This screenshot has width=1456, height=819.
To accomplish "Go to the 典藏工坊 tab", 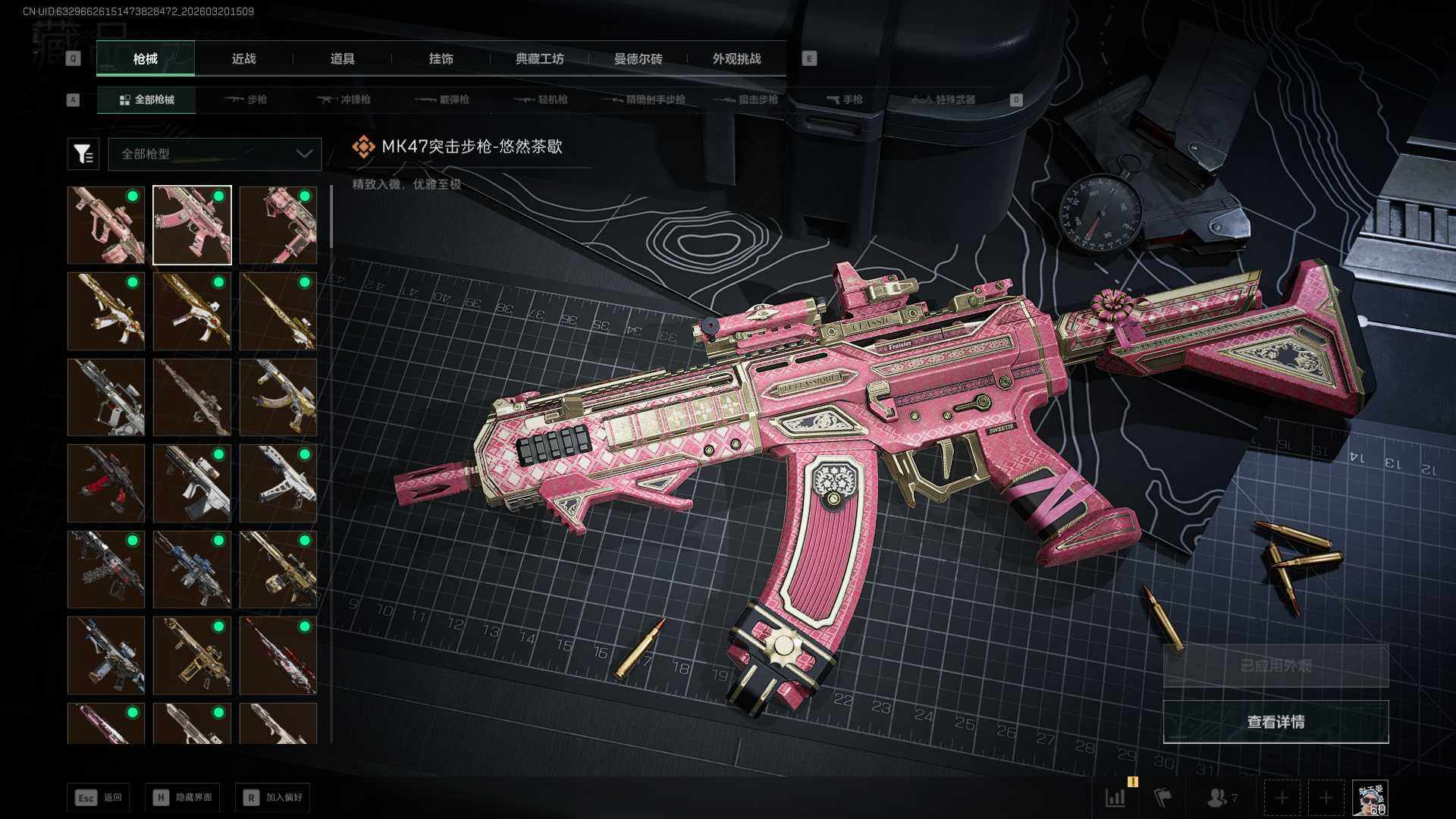I will tap(539, 58).
